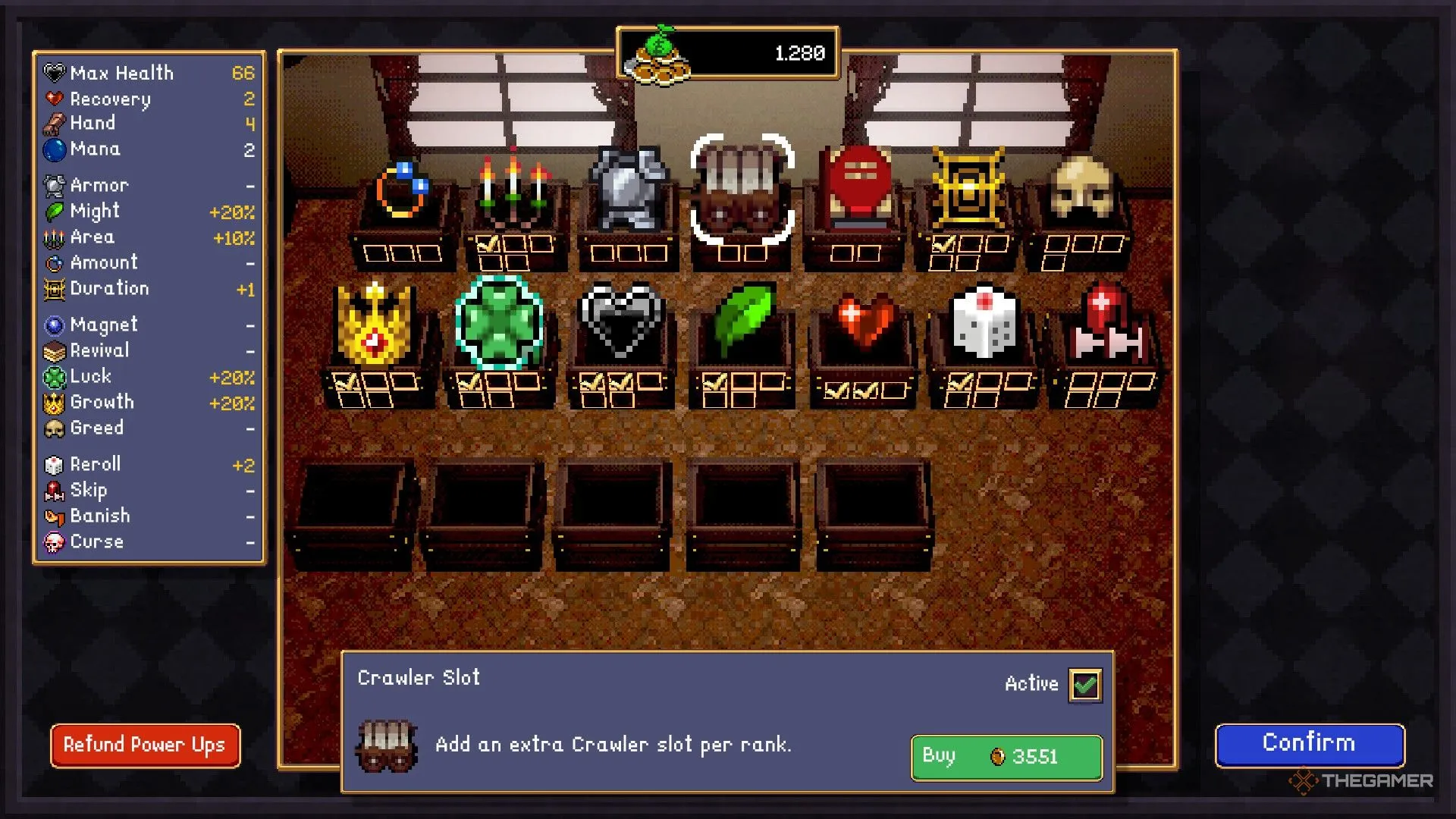Image resolution: width=1456 pixels, height=819 pixels.
Task: Pick the Crawler Slot wagon power up
Action: (742, 190)
